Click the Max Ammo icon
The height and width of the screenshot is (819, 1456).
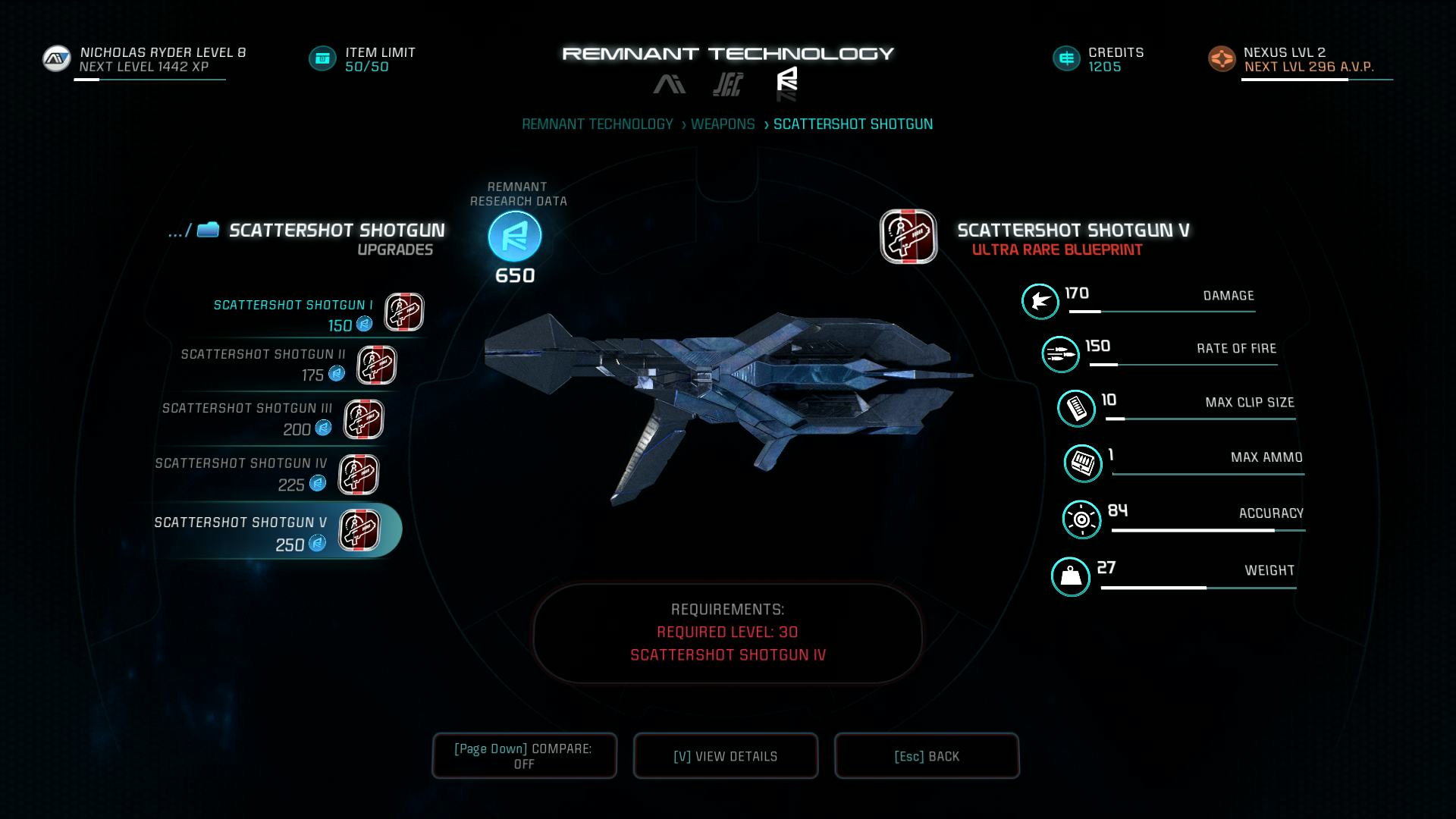(1083, 463)
